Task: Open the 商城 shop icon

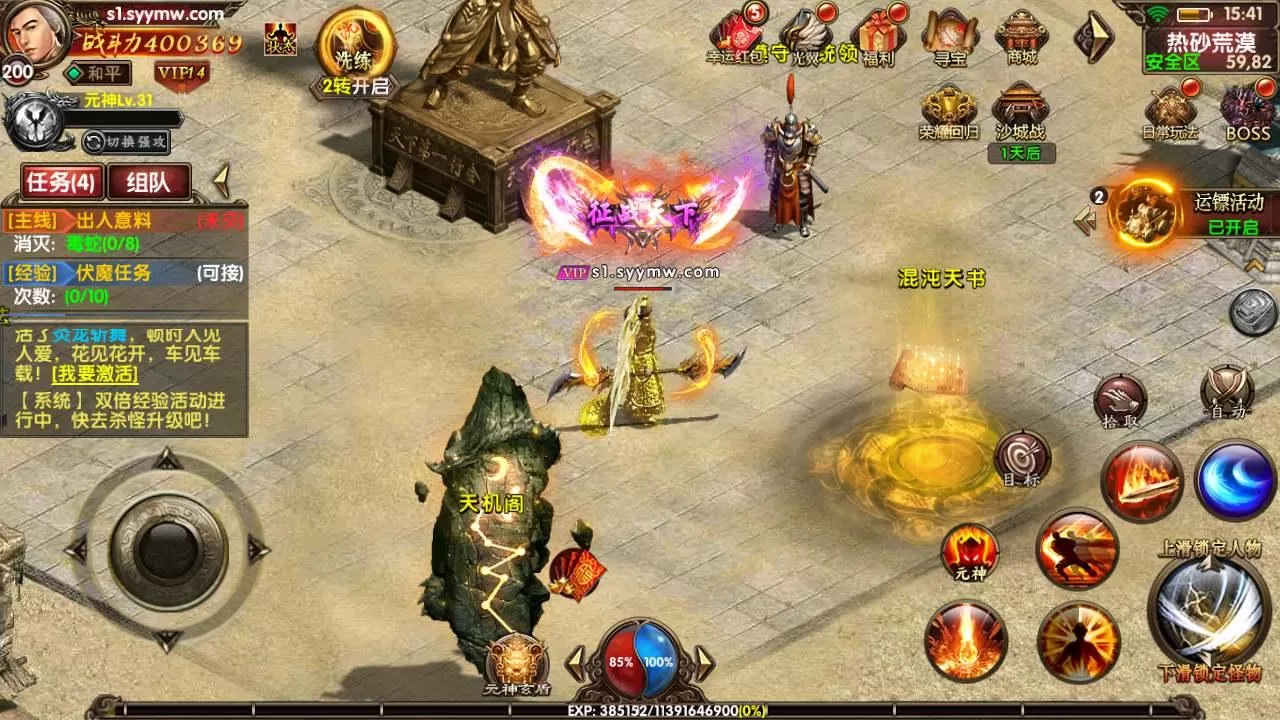Action: pos(1021,36)
